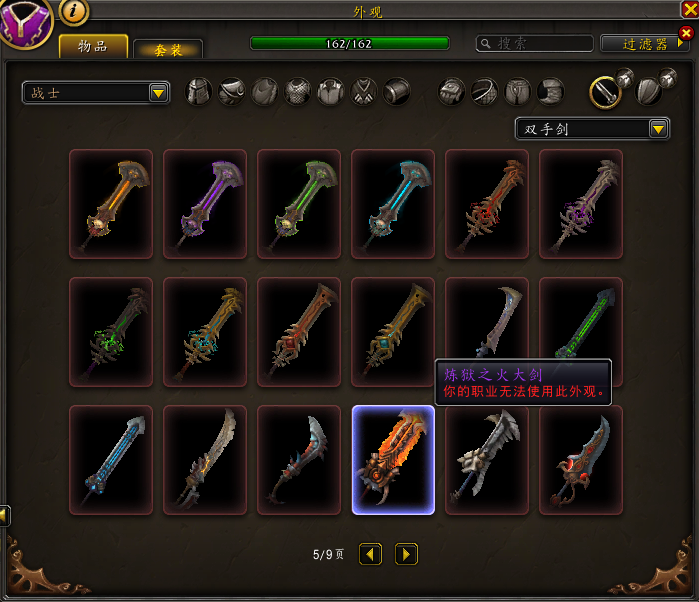Select the blue crystal sword appearance
This screenshot has width=699, height=602.
[111, 460]
